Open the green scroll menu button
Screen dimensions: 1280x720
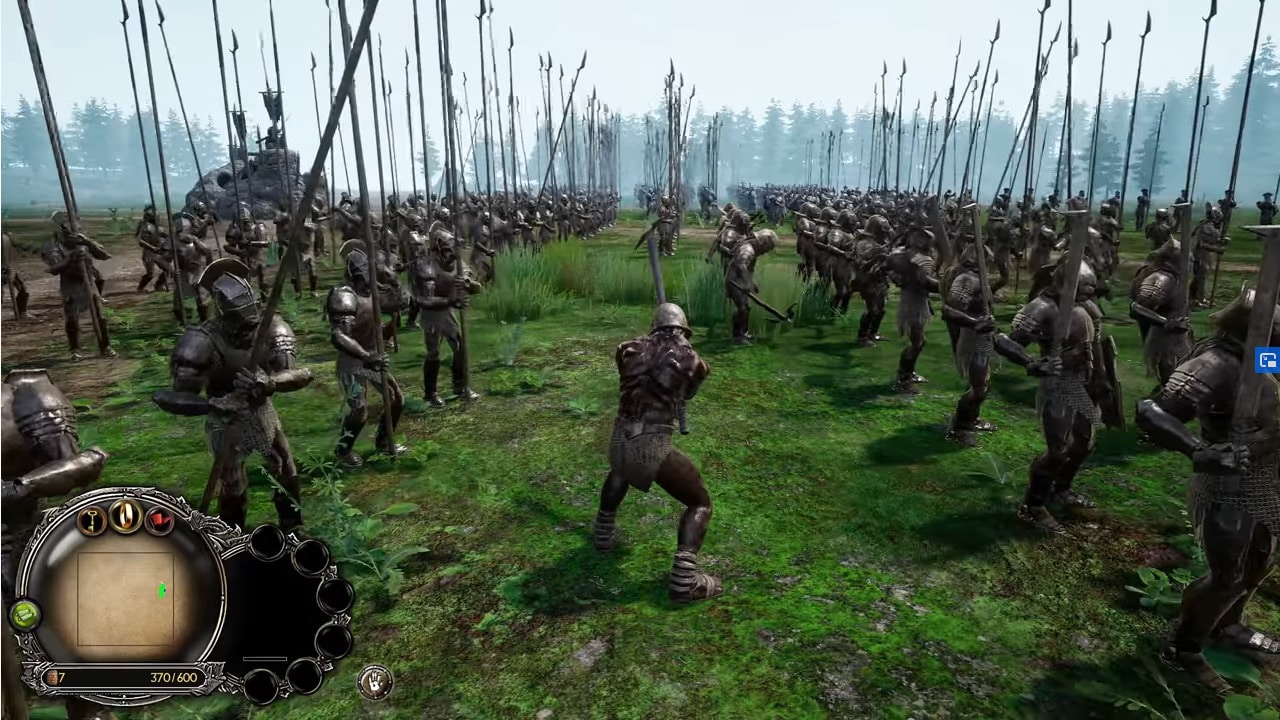pyautogui.click(x=24, y=615)
